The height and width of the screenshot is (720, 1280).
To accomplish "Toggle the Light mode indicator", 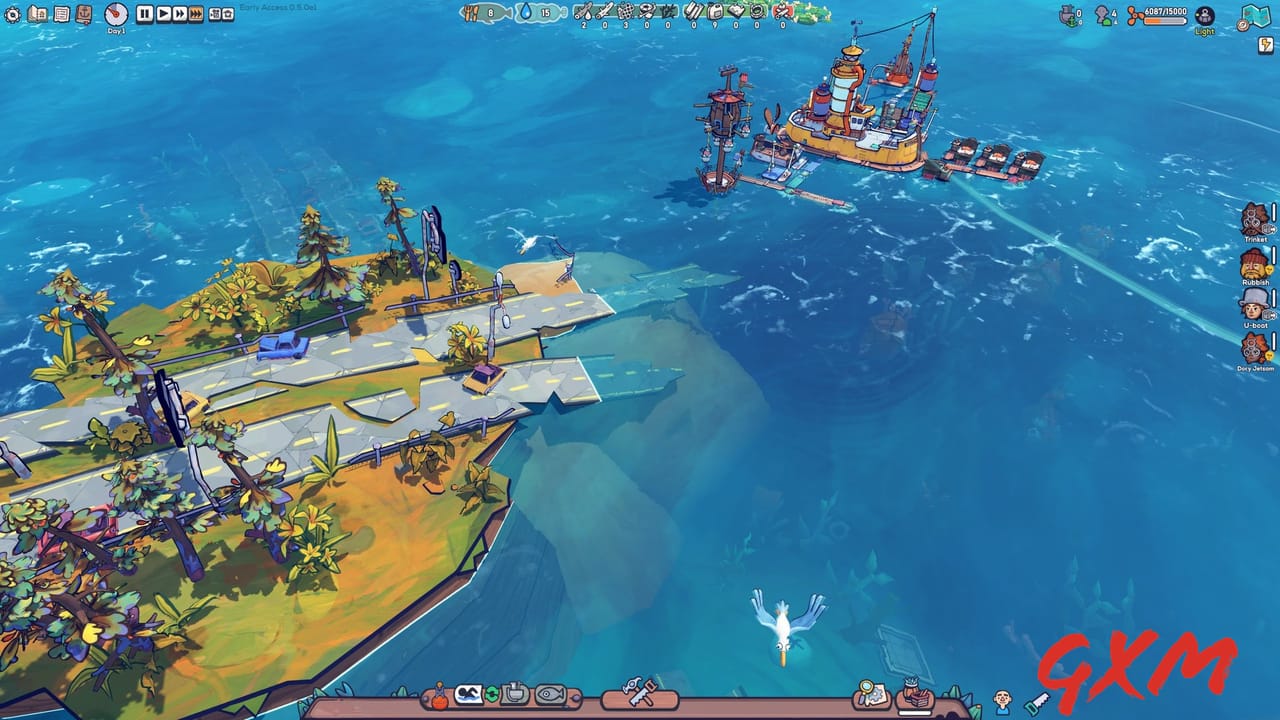I will tap(1203, 17).
